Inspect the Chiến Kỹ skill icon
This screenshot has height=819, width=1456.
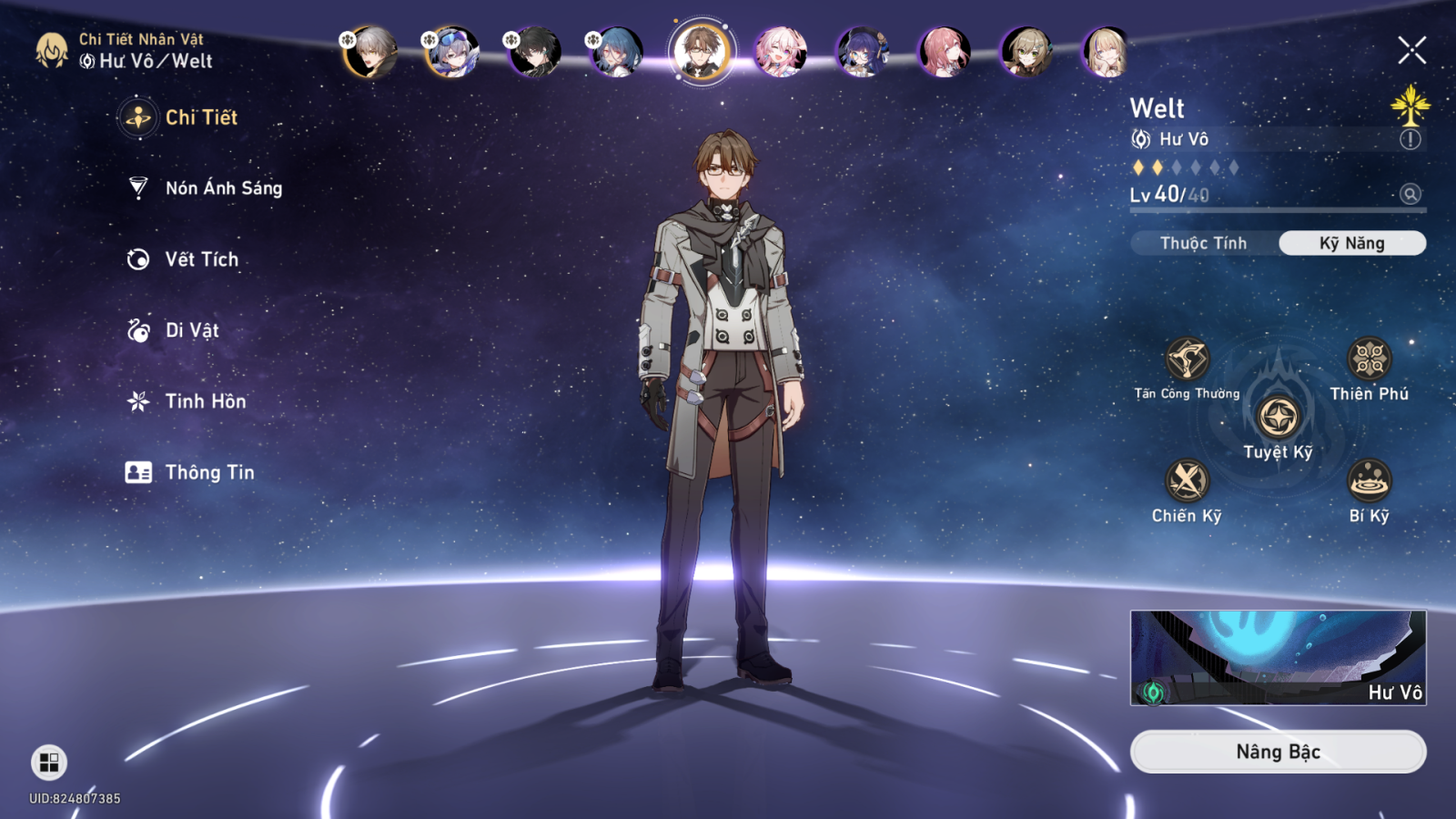tap(1187, 480)
